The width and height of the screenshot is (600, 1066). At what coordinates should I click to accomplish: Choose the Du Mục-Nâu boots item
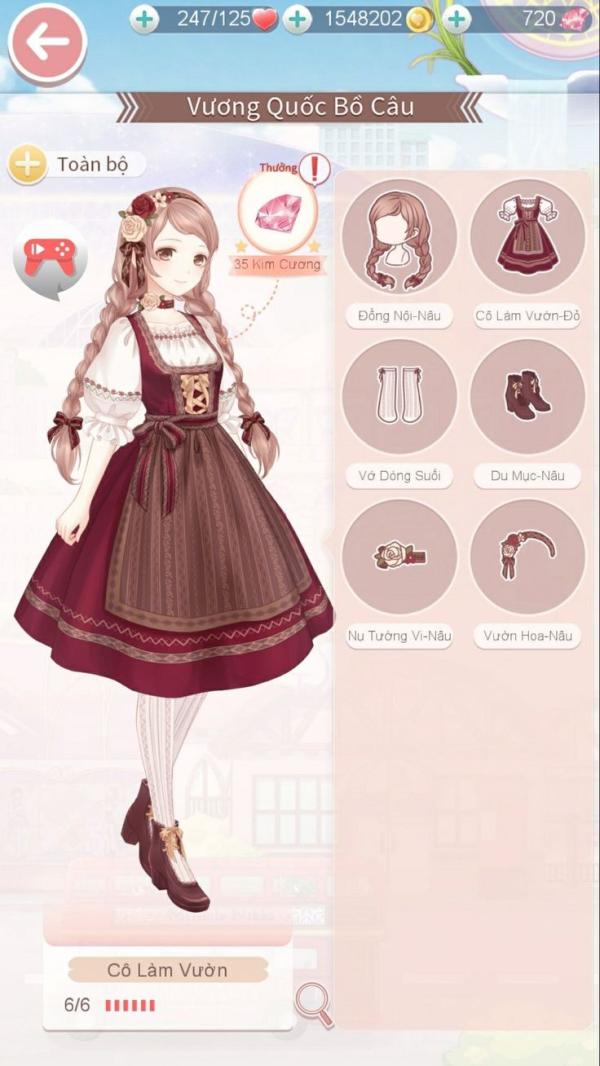coord(527,397)
